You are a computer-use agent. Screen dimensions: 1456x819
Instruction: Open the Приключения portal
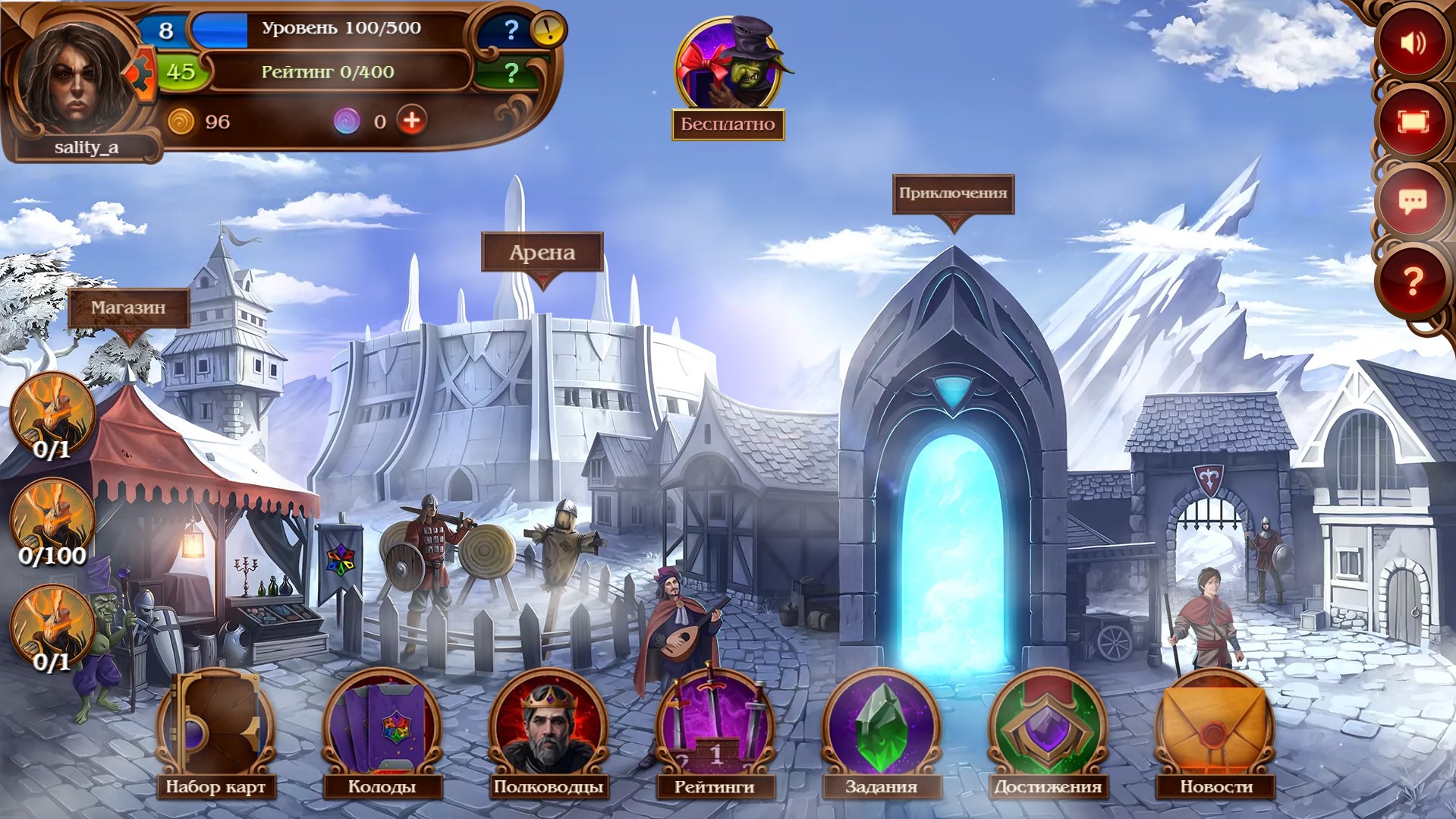point(952,192)
